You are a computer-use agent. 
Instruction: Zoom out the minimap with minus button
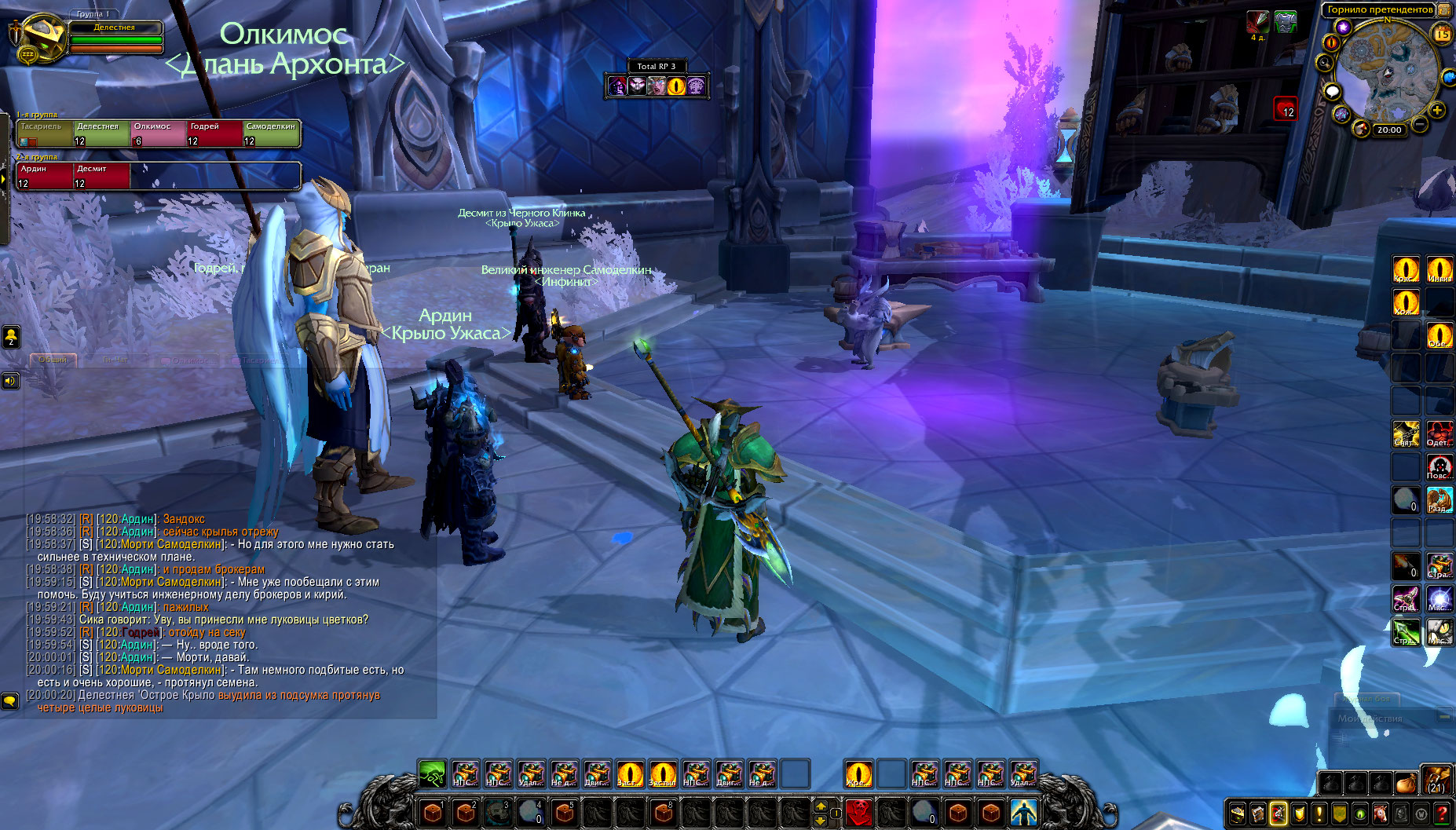[x=1420, y=124]
